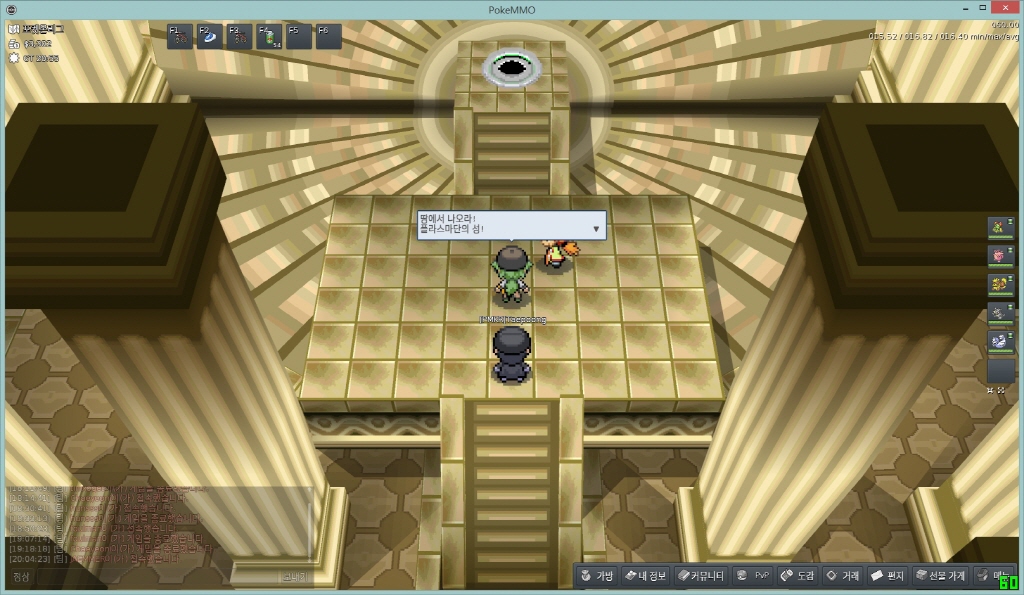Use the blue item in hotbar slot F2
Image resolution: width=1024 pixels, height=595 pixels.
210,37
